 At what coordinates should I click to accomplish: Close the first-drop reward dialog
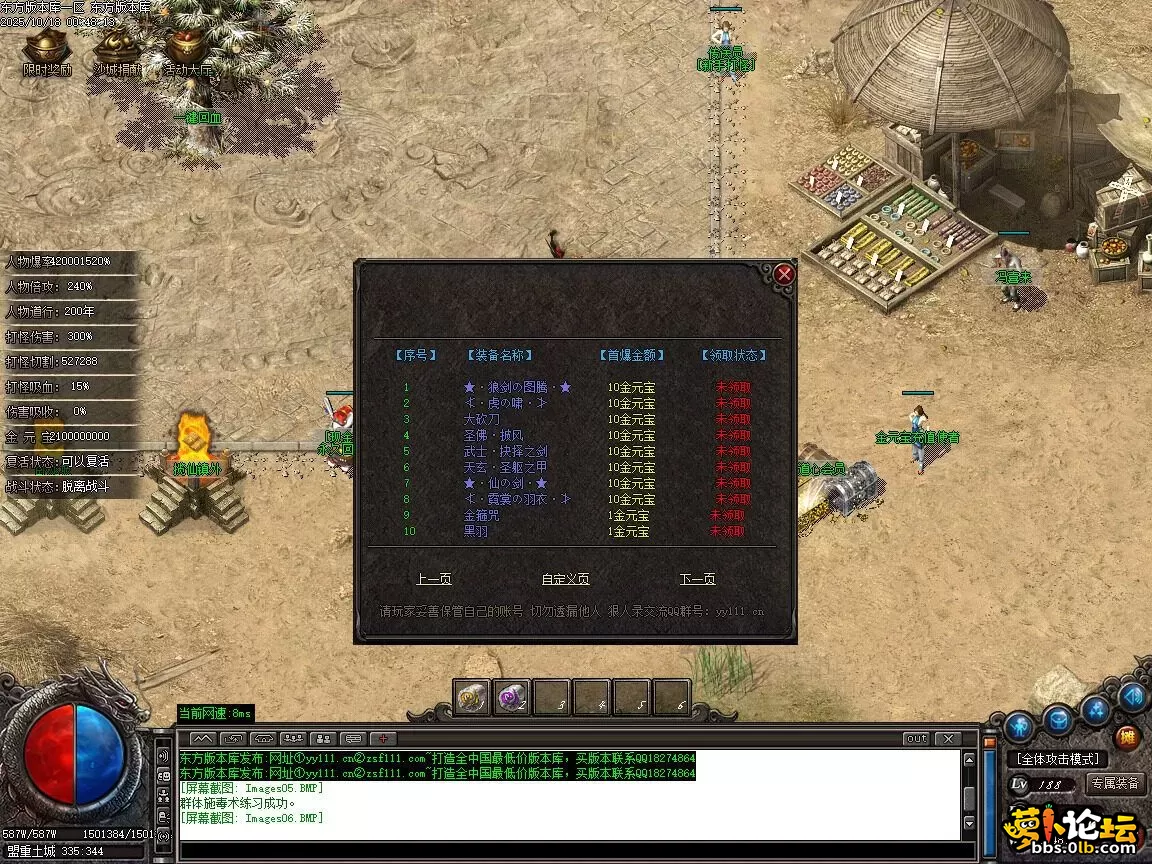(x=785, y=273)
